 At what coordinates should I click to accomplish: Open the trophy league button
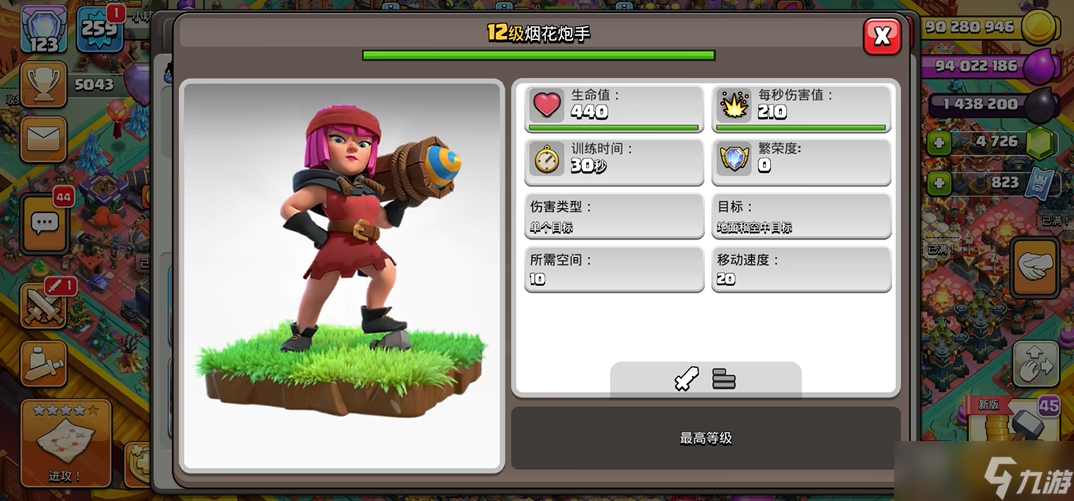[x=43, y=85]
